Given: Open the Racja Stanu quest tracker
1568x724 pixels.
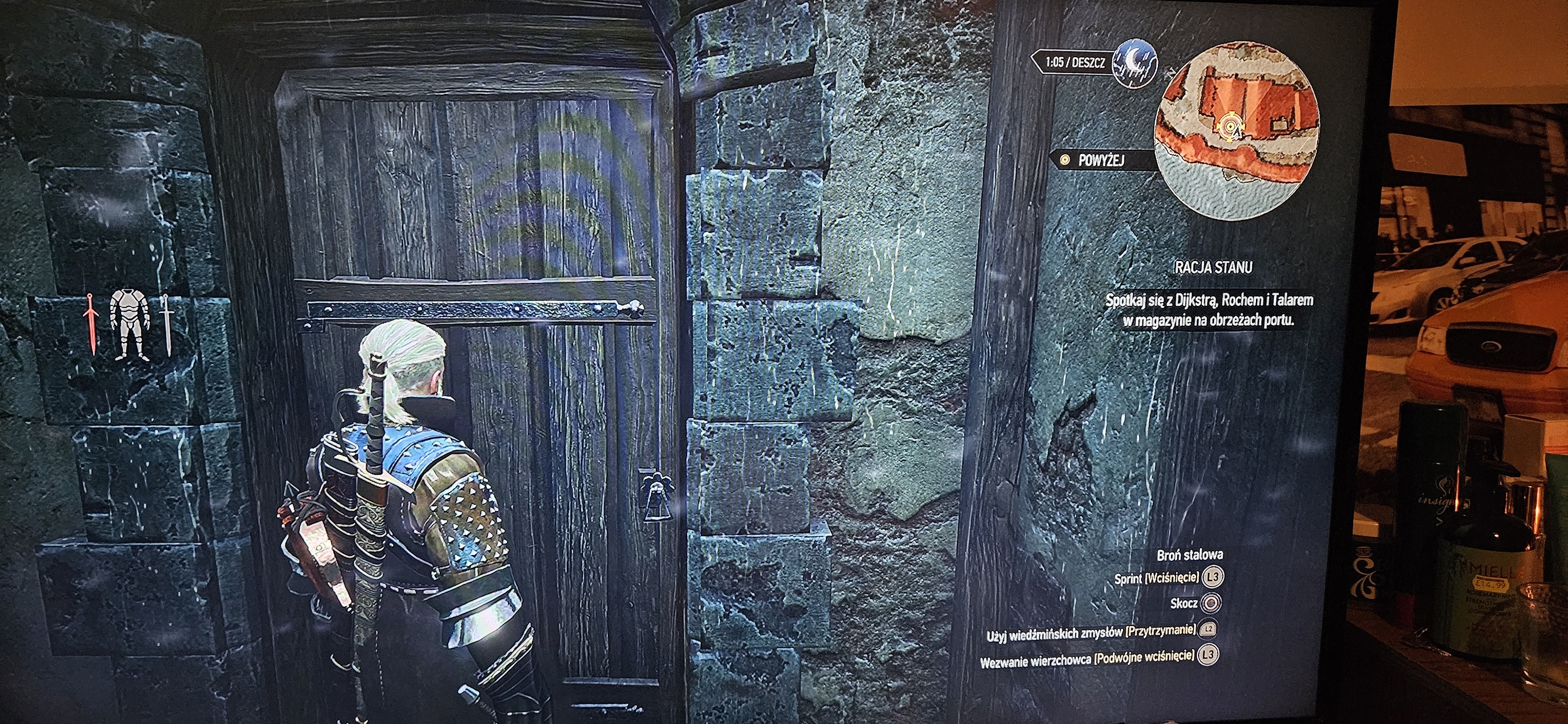Looking at the screenshot, I should click(1212, 267).
